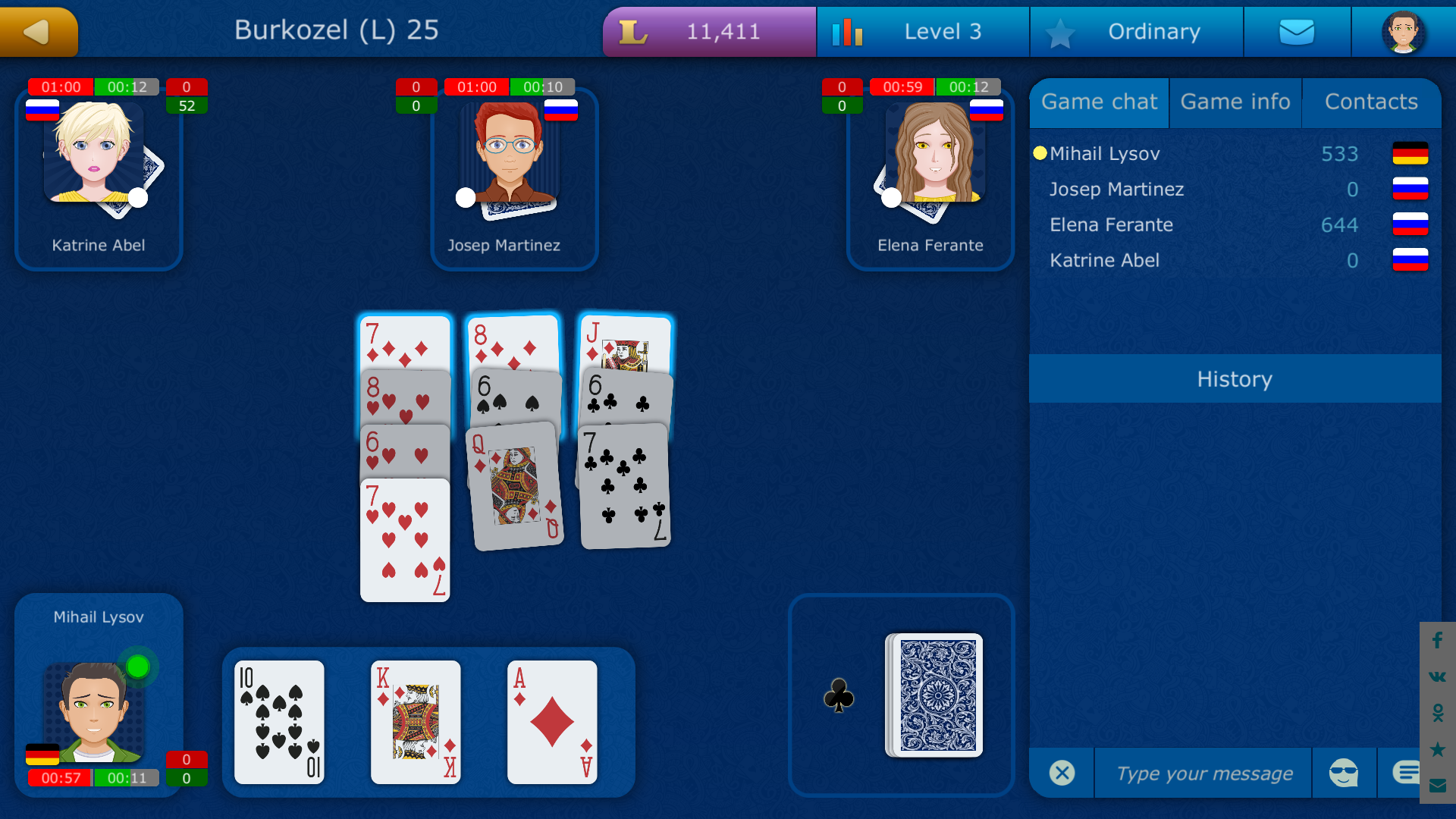
Task: Toggle the close chat circle button
Action: point(1062,773)
